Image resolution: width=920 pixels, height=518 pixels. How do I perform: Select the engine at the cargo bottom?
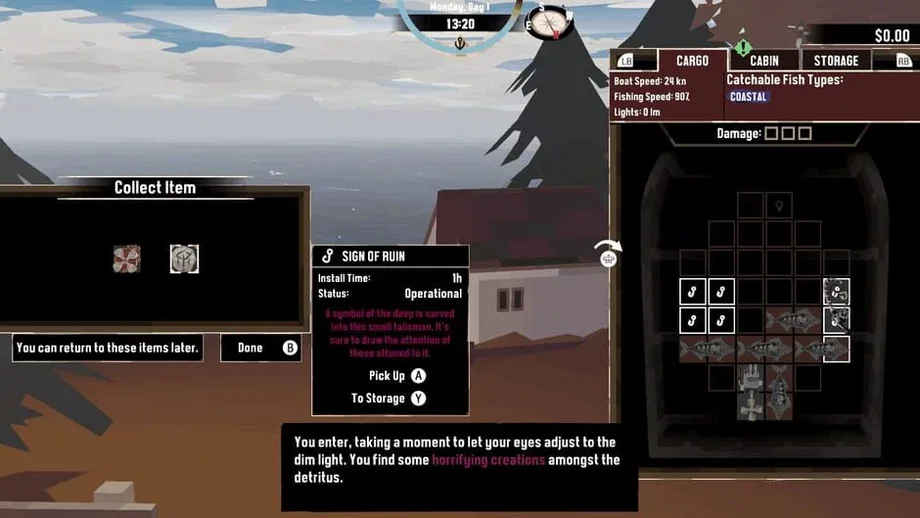(750, 390)
